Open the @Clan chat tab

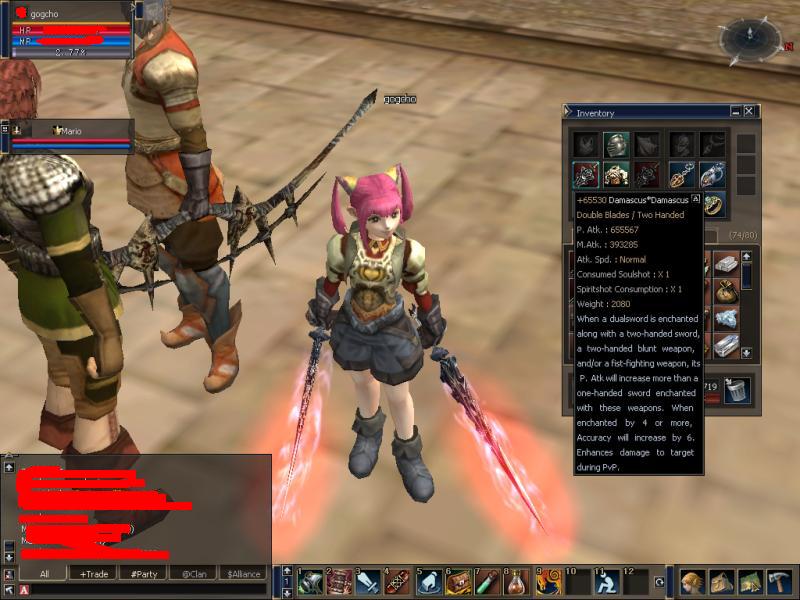[194, 574]
